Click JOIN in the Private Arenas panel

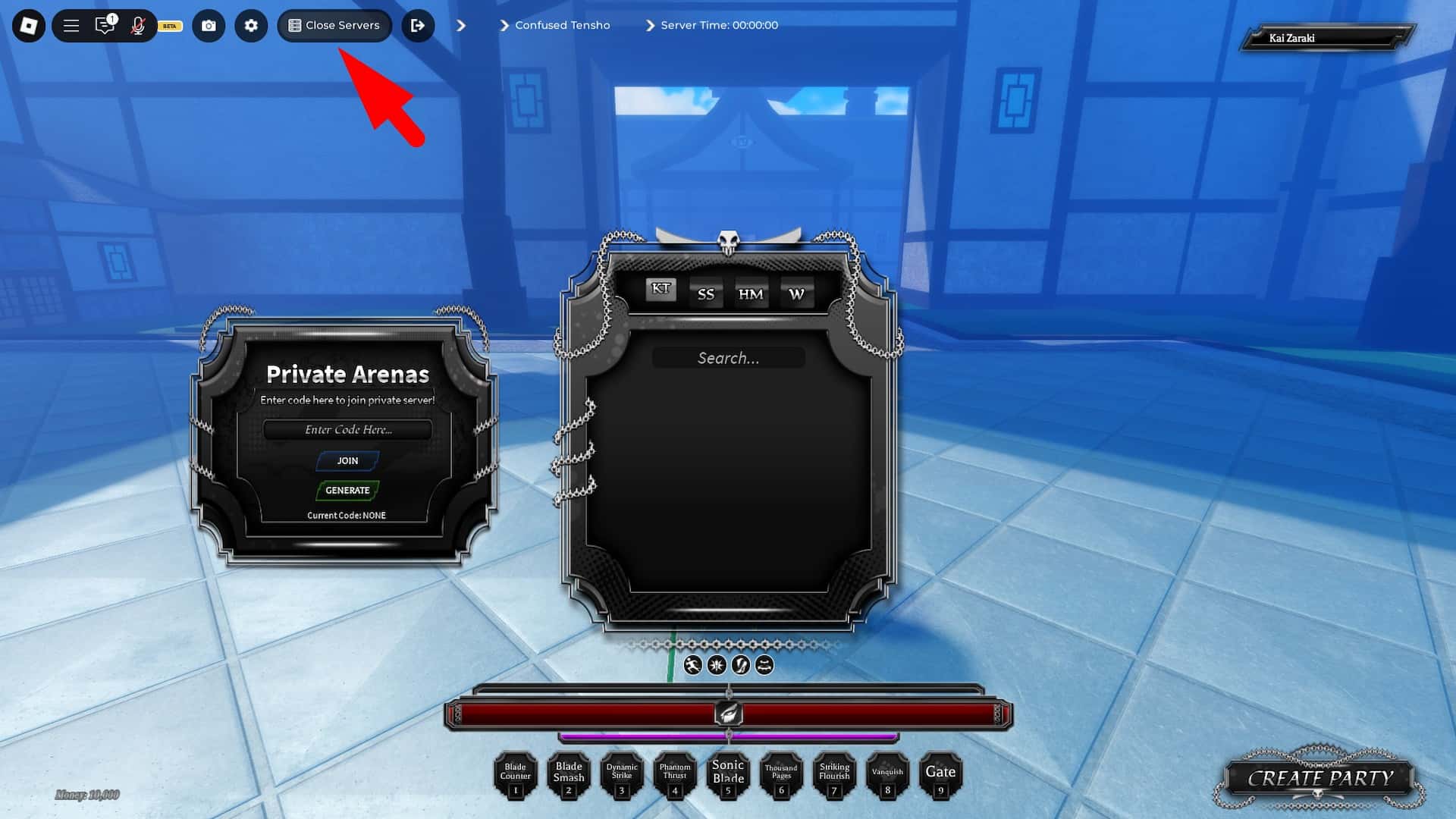coord(347,460)
